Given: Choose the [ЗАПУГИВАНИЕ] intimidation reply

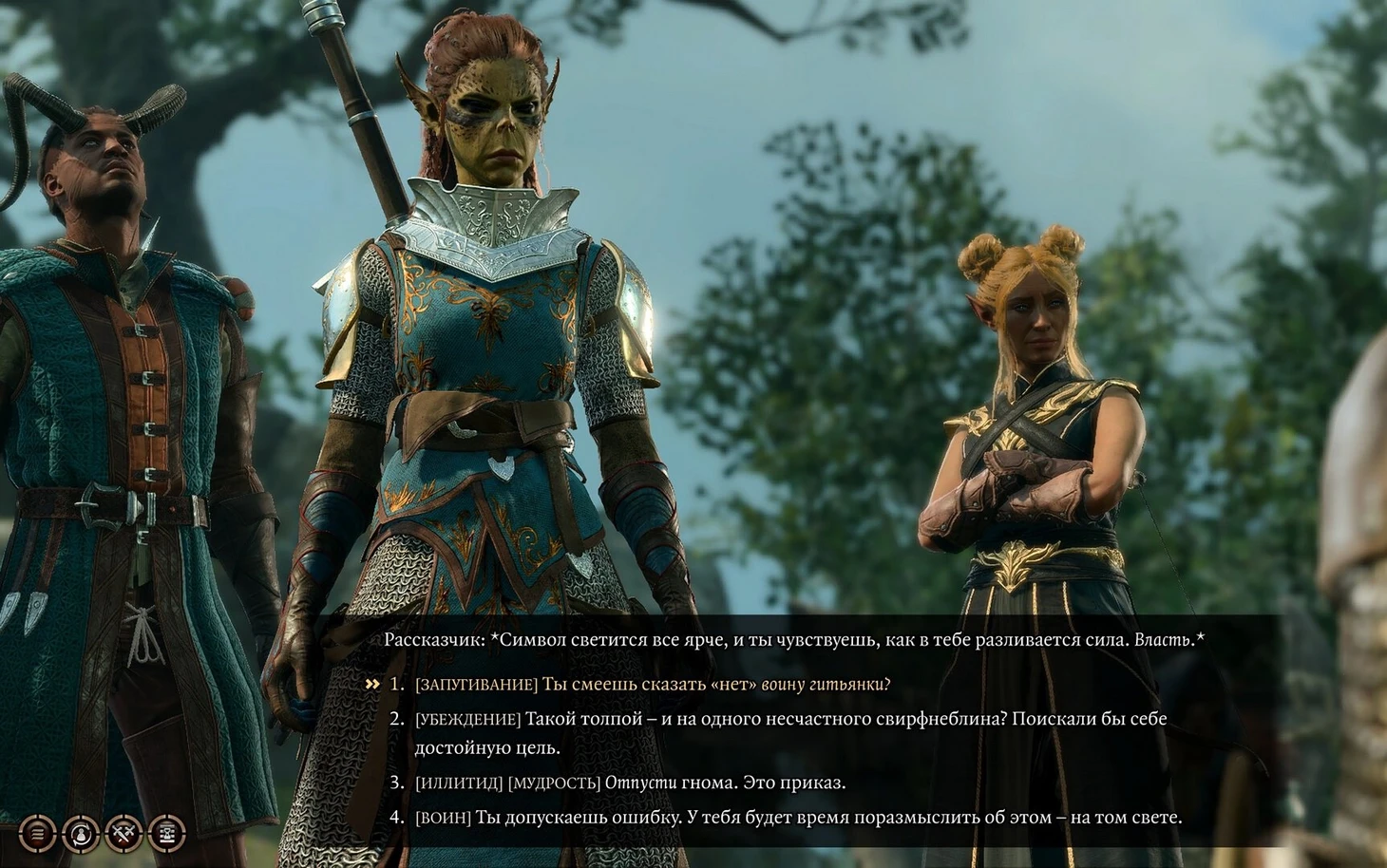Looking at the screenshot, I should [653, 685].
